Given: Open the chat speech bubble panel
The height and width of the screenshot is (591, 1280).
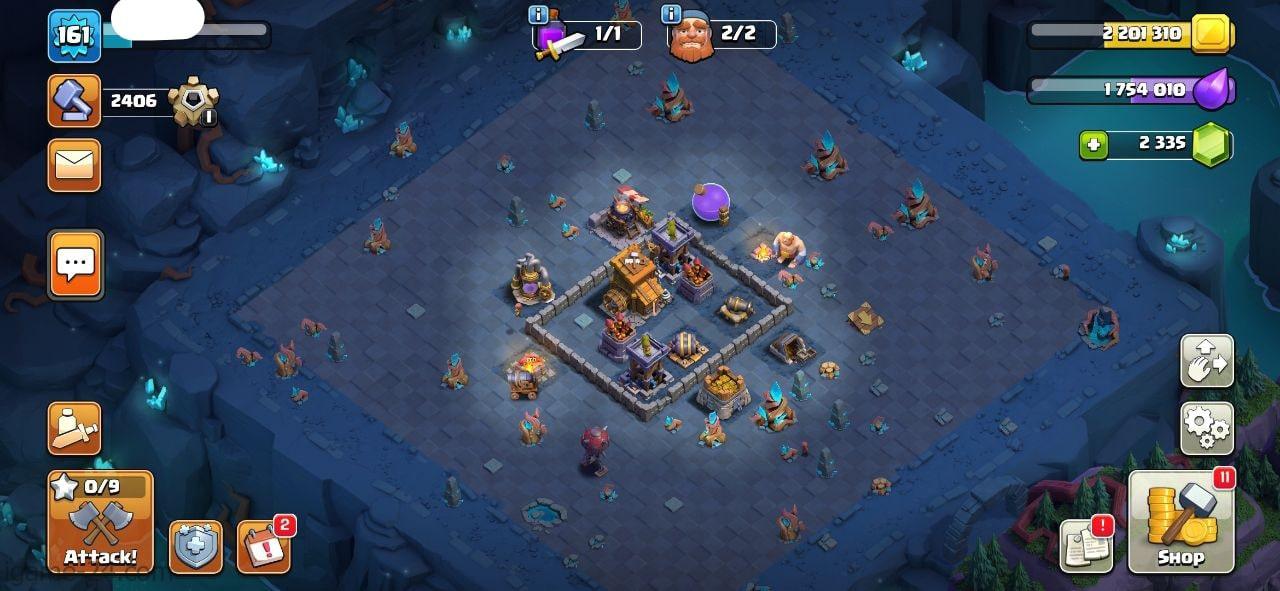Looking at the screenshot, I should click(75, 264).
